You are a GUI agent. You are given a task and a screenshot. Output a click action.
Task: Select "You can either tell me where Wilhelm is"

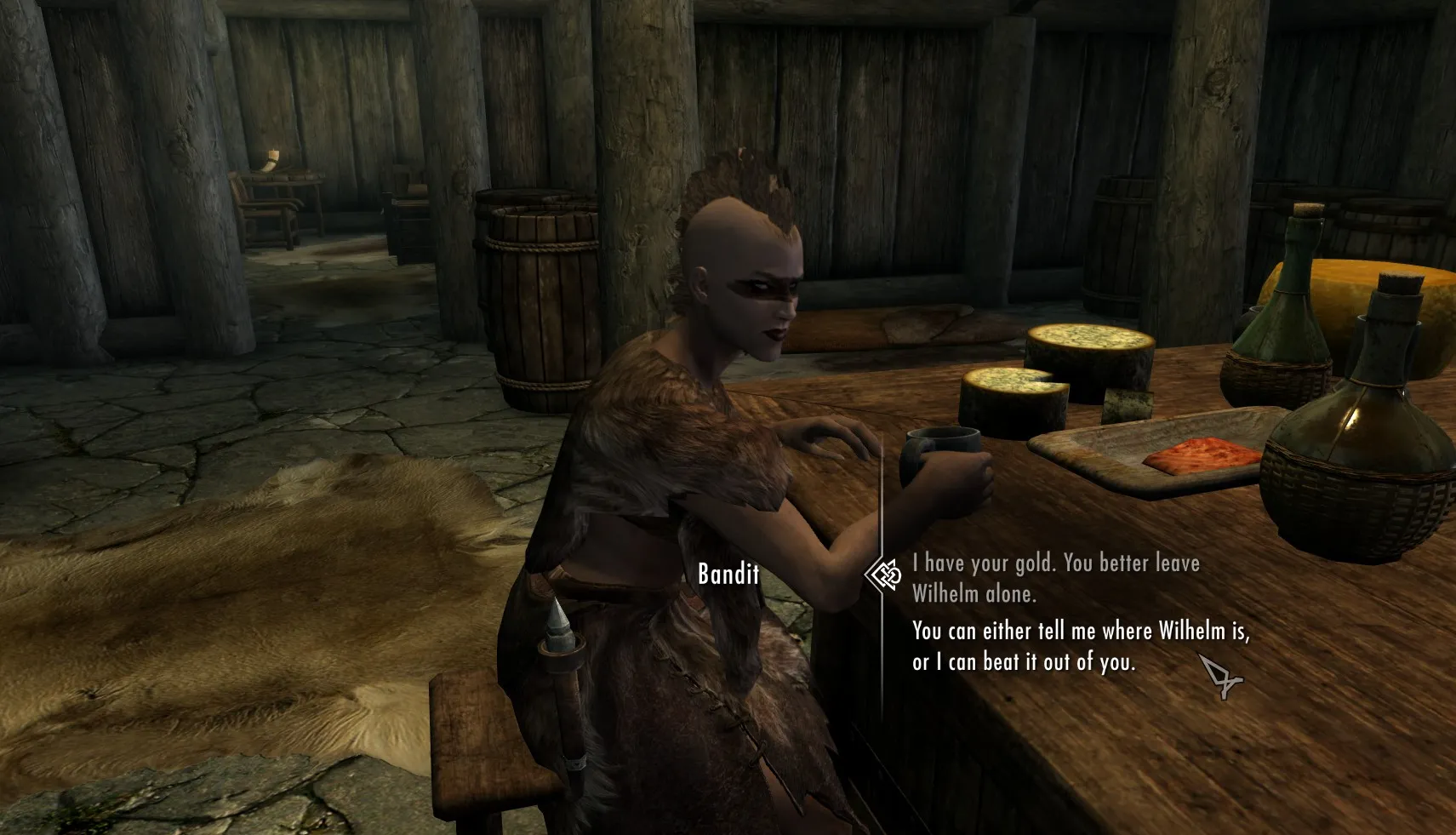point(1080,646)
